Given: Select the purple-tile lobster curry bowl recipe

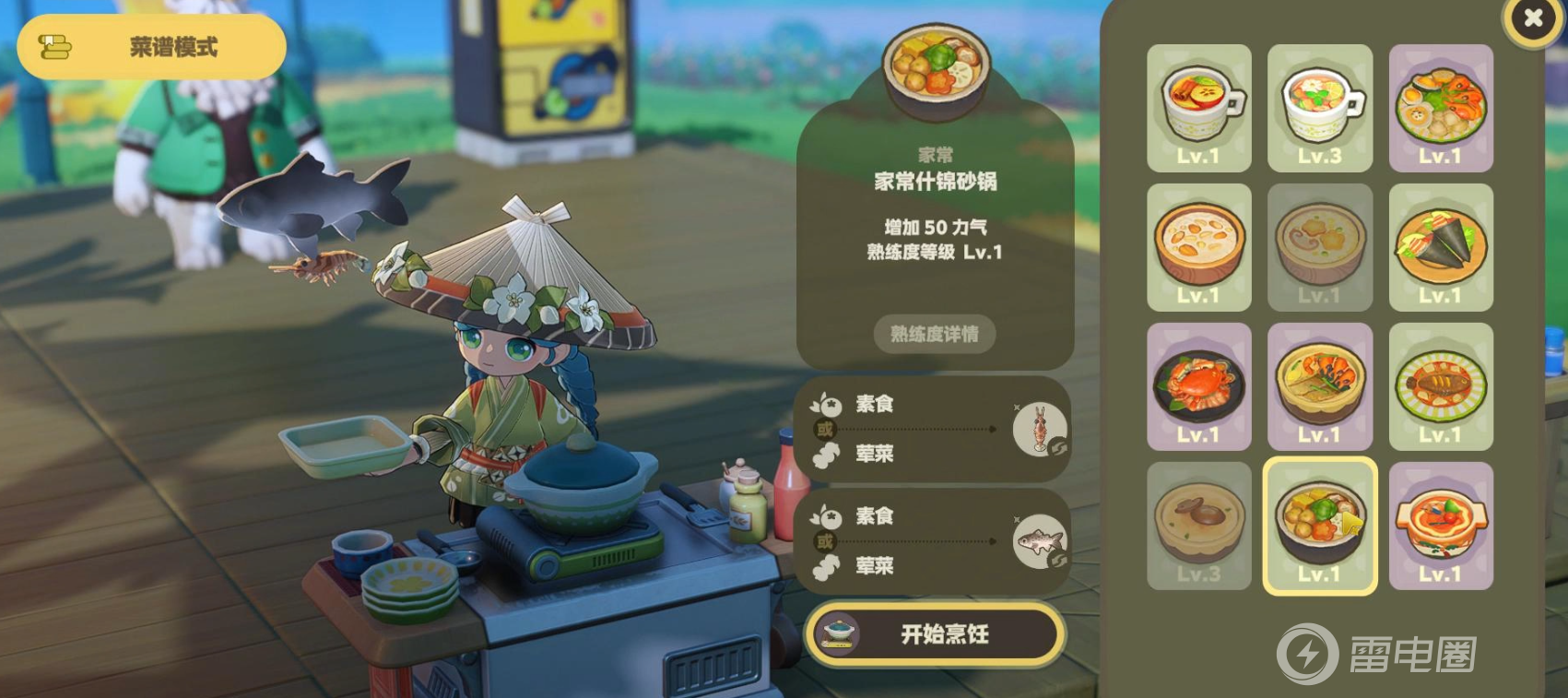Looking at the screenshot, I should click(x=1320, y=386).
